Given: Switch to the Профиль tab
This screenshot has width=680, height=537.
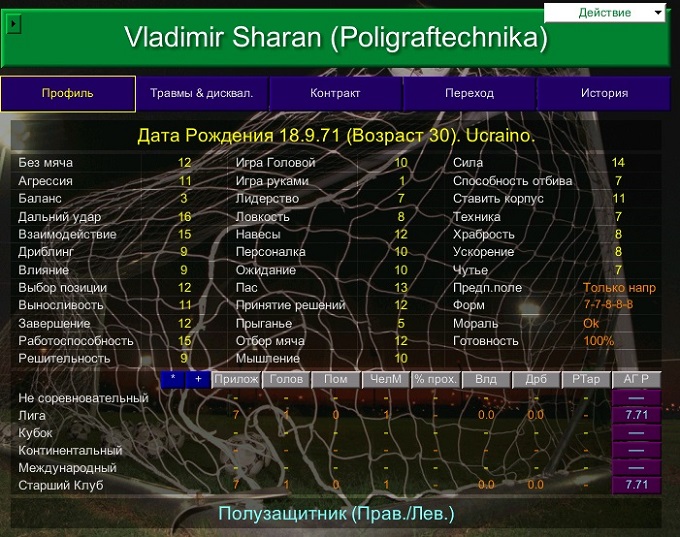Looking at the screenshot, I should coord(68,93).
